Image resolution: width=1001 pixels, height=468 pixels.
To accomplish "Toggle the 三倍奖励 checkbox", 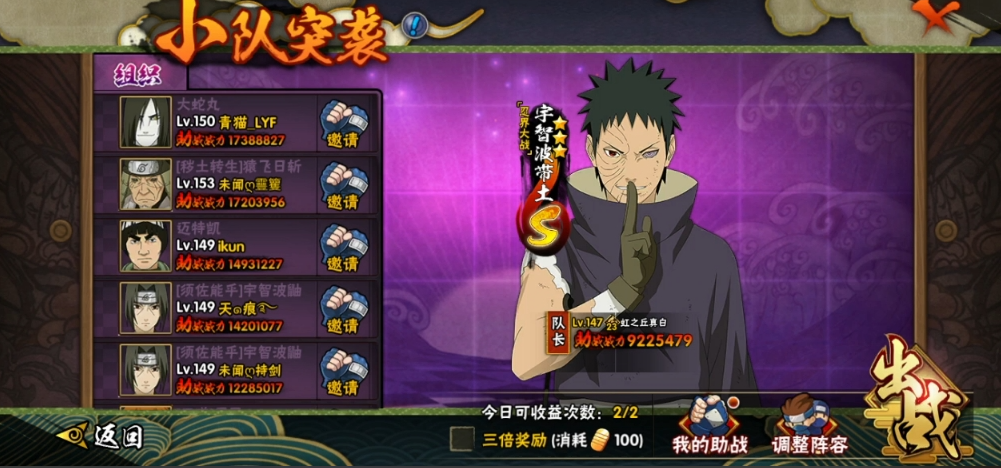I will pos(462,438).
